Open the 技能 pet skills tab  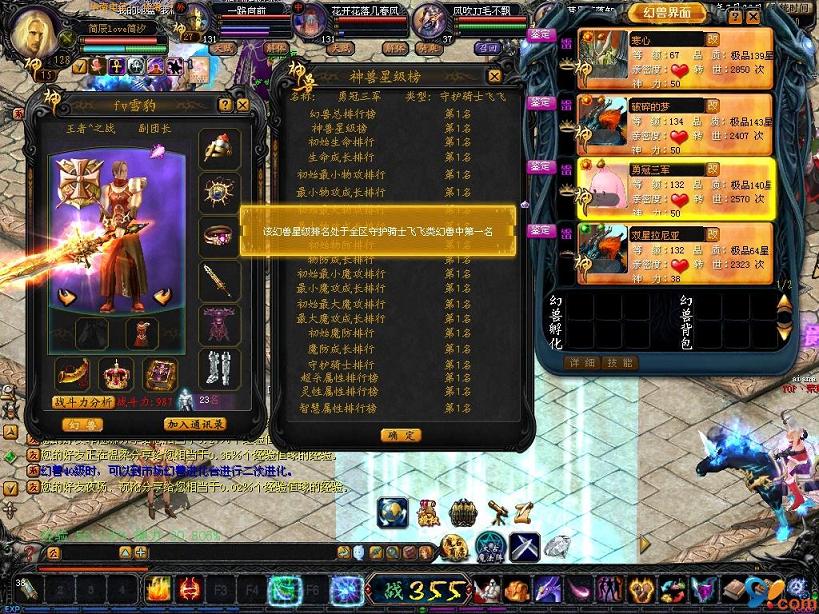click(x=619, y=362)
